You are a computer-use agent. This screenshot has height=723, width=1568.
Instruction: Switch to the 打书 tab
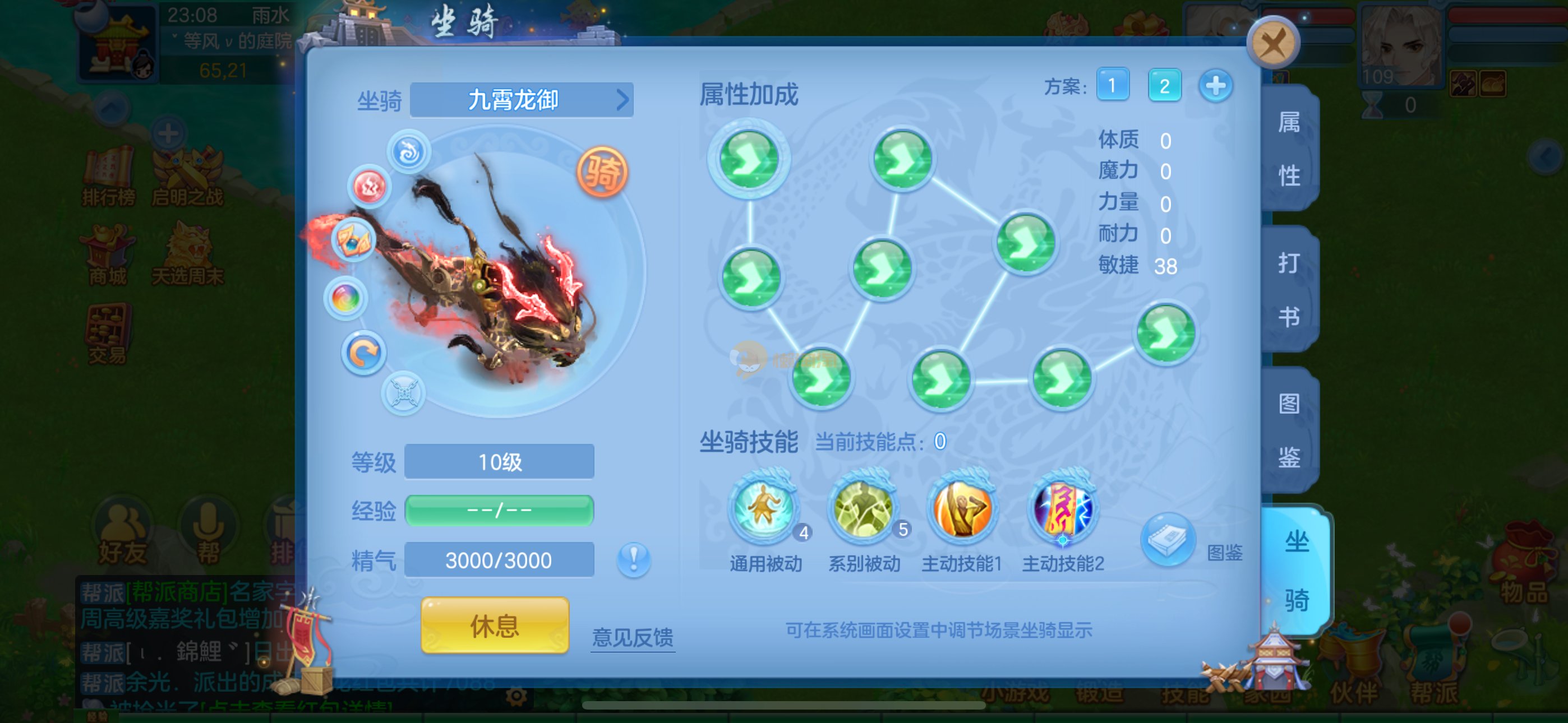pyautogui.click(x=1289, y=290)
